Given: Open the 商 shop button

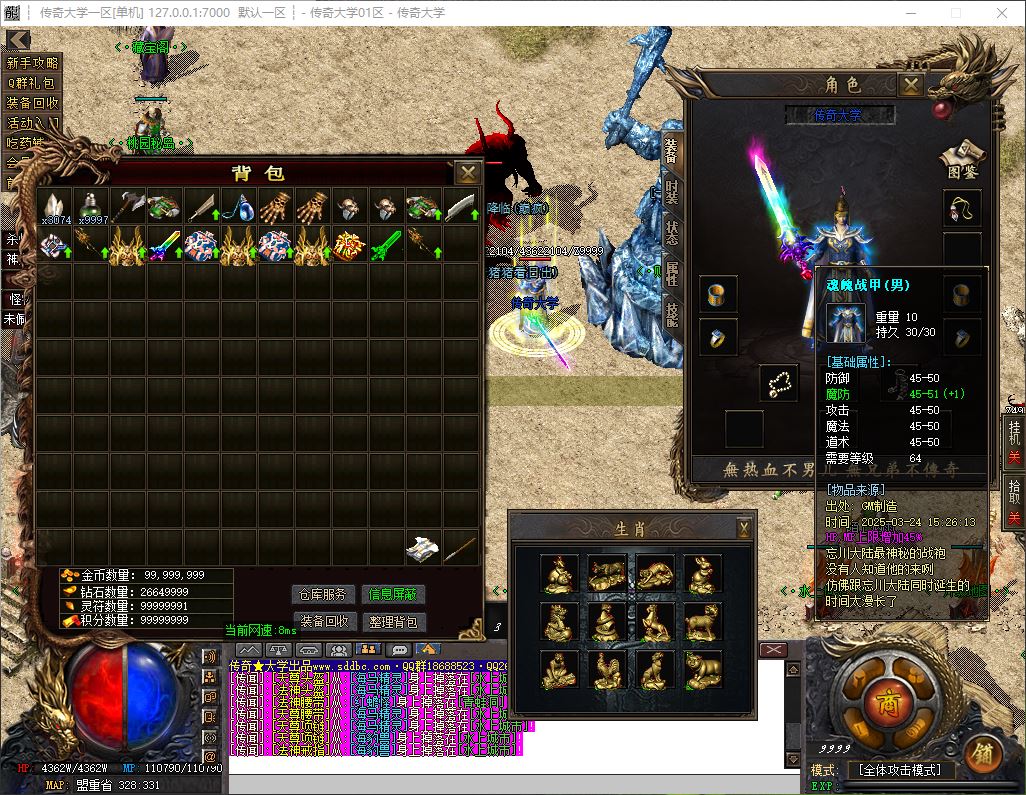Looking at the screenshot, I should (x=884, y=698).
